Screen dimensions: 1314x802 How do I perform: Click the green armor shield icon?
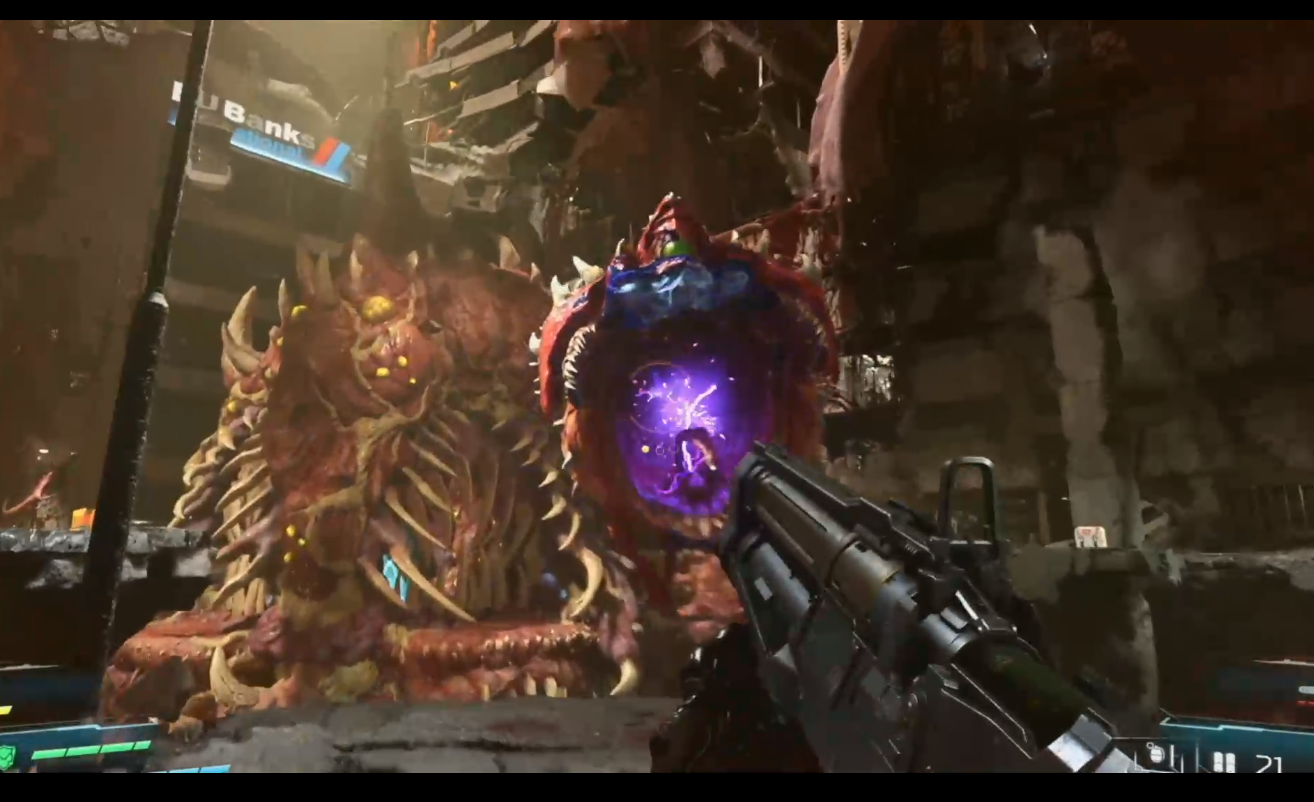pyautogui.click(x=8, y=757)
